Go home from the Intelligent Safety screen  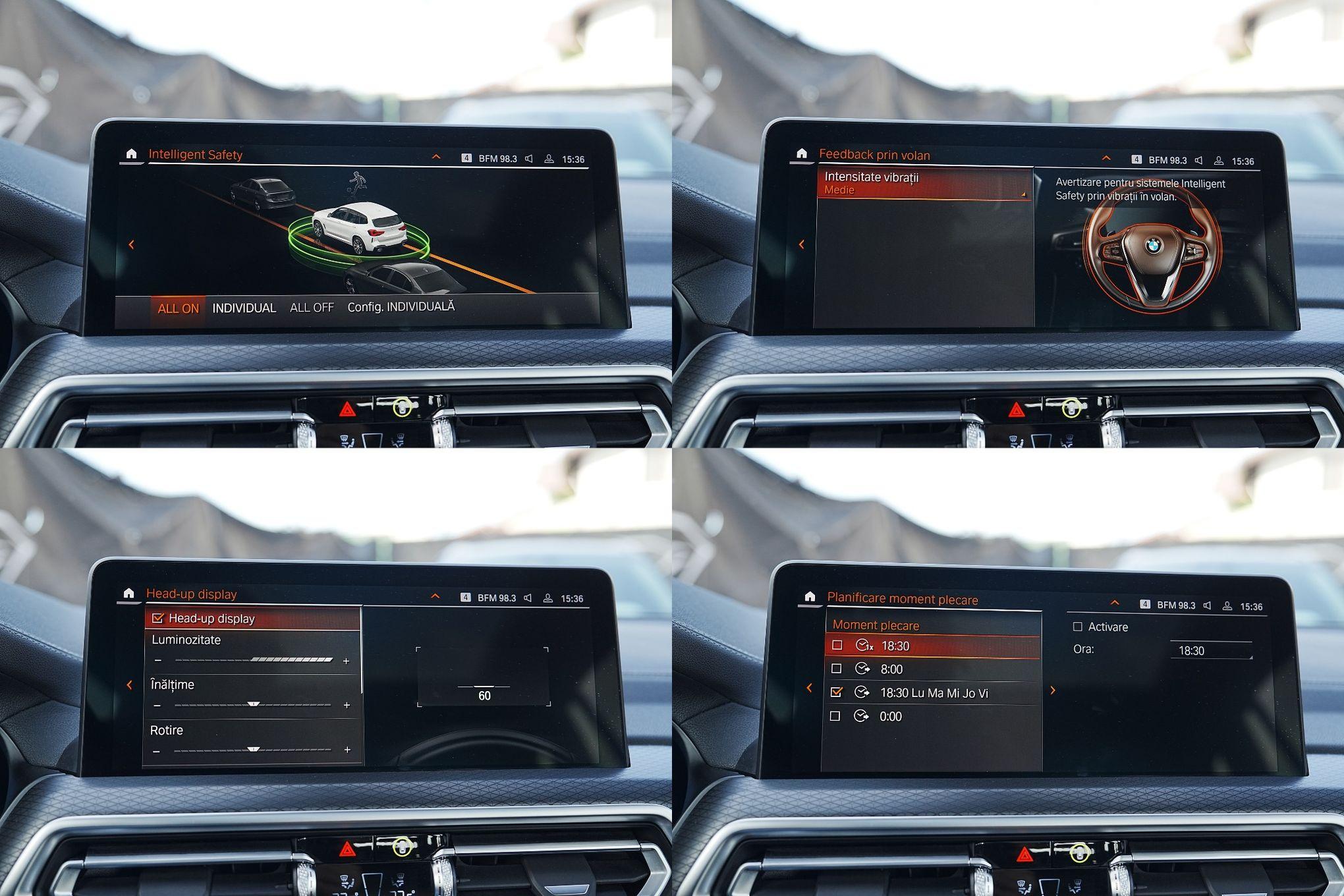click(131, 154)
